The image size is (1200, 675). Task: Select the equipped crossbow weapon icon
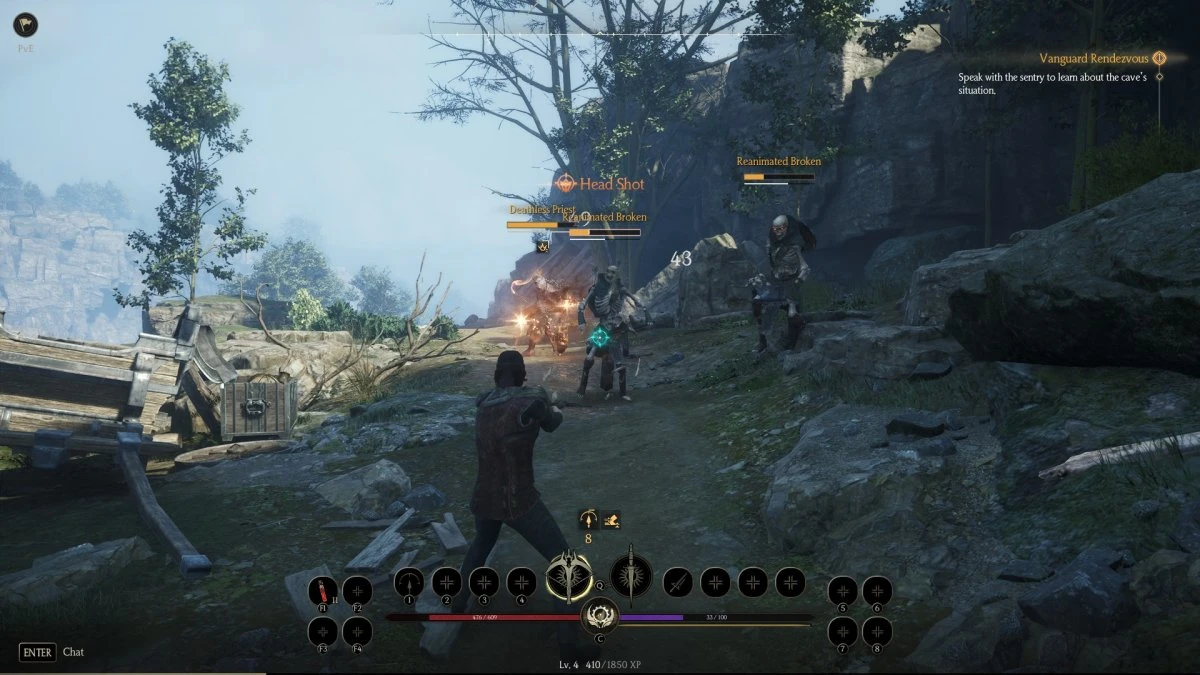(x=569, y=577)
